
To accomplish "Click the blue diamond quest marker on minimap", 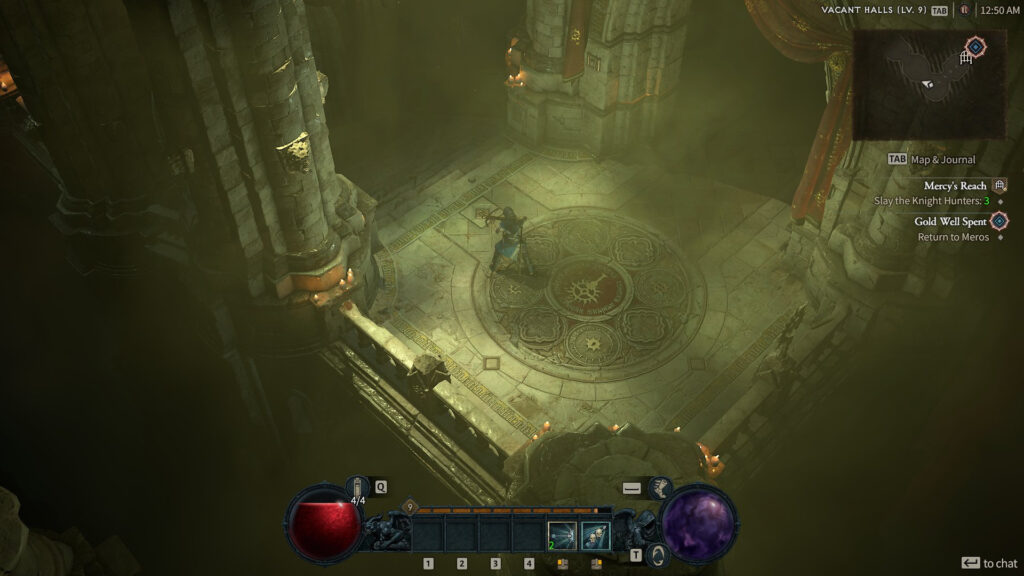I will pos(976,46).
